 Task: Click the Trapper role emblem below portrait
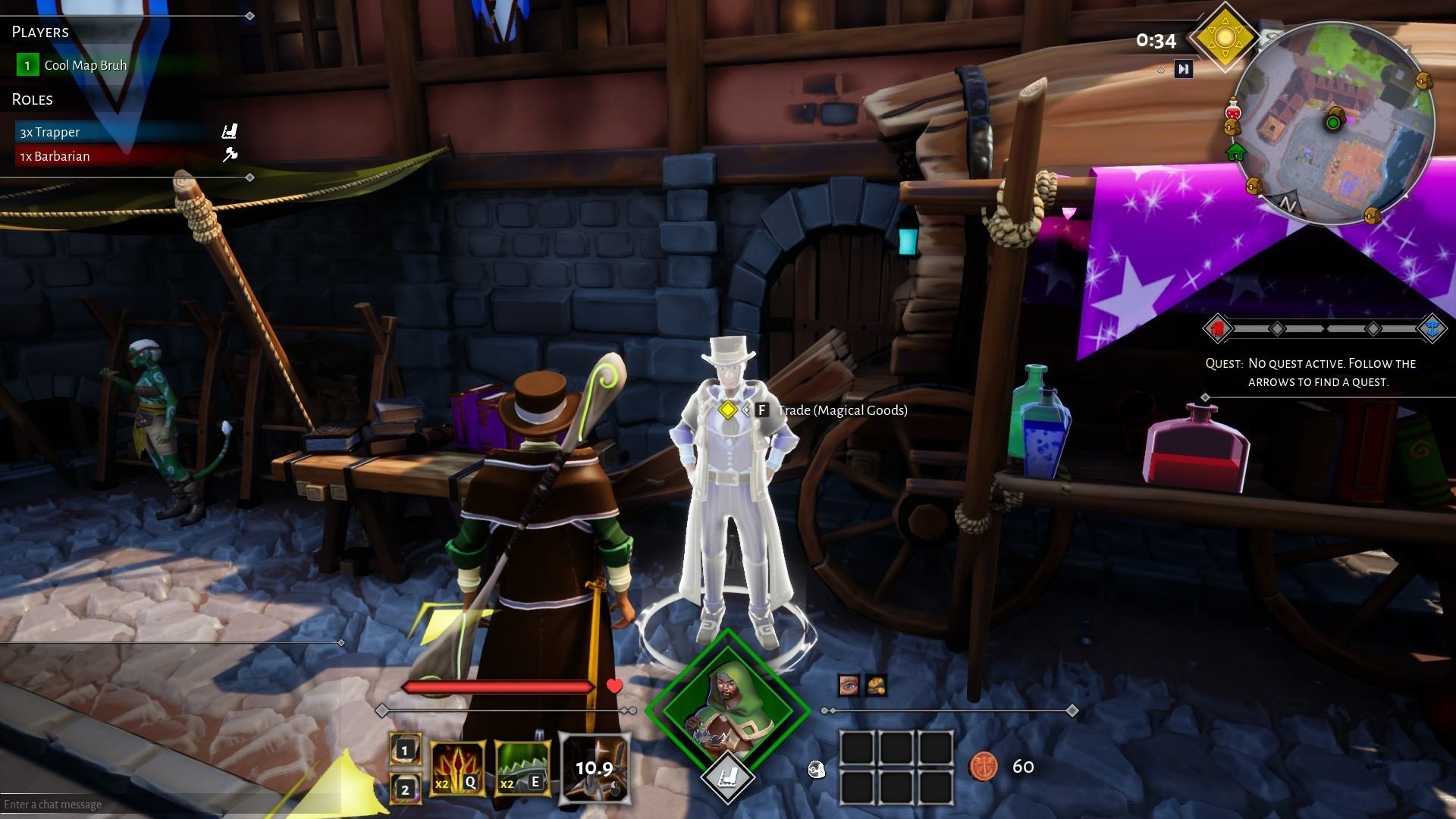[x=727, y=777]
